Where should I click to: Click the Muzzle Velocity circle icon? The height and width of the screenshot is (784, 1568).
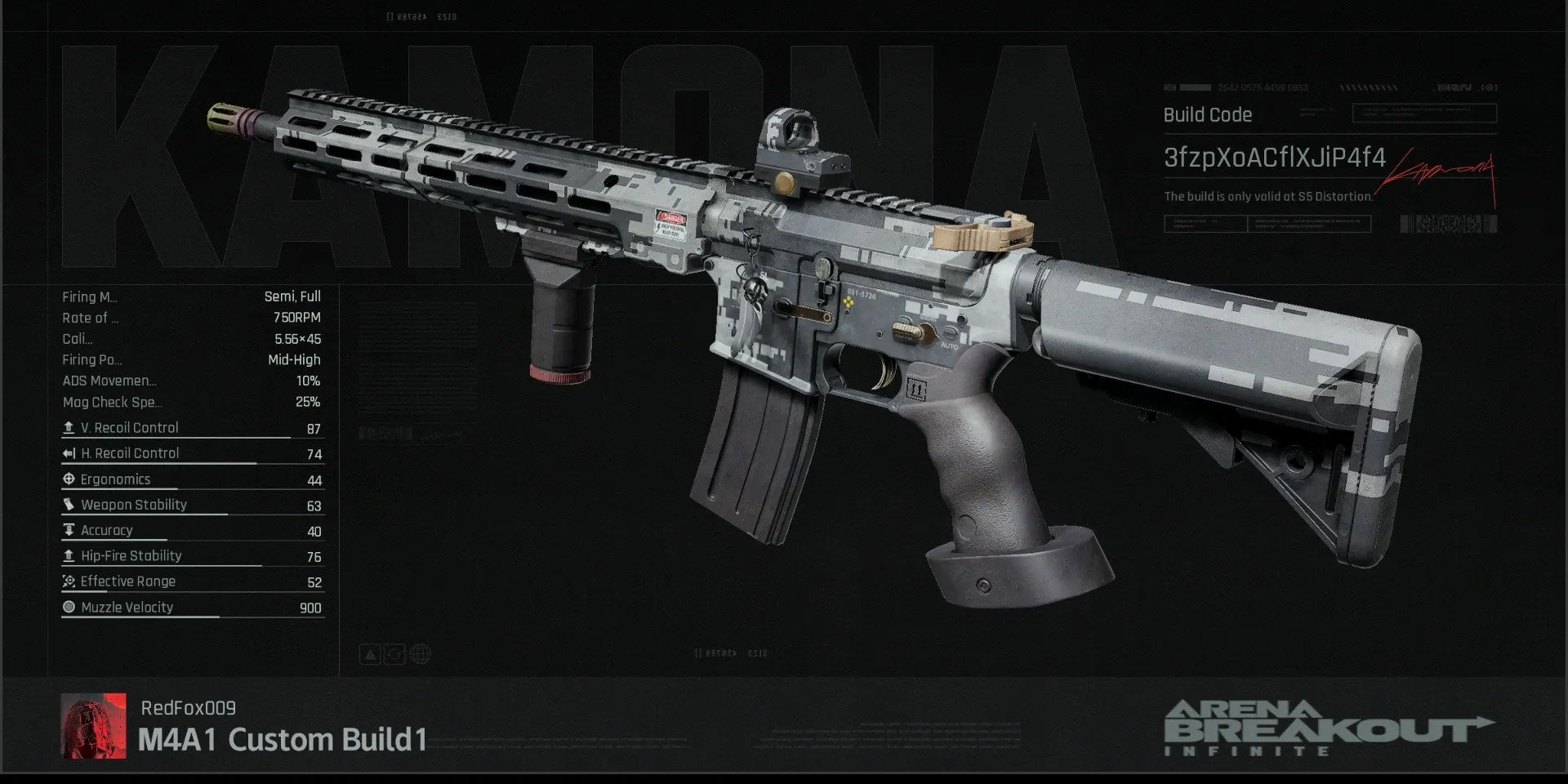(x=69, y=607)
